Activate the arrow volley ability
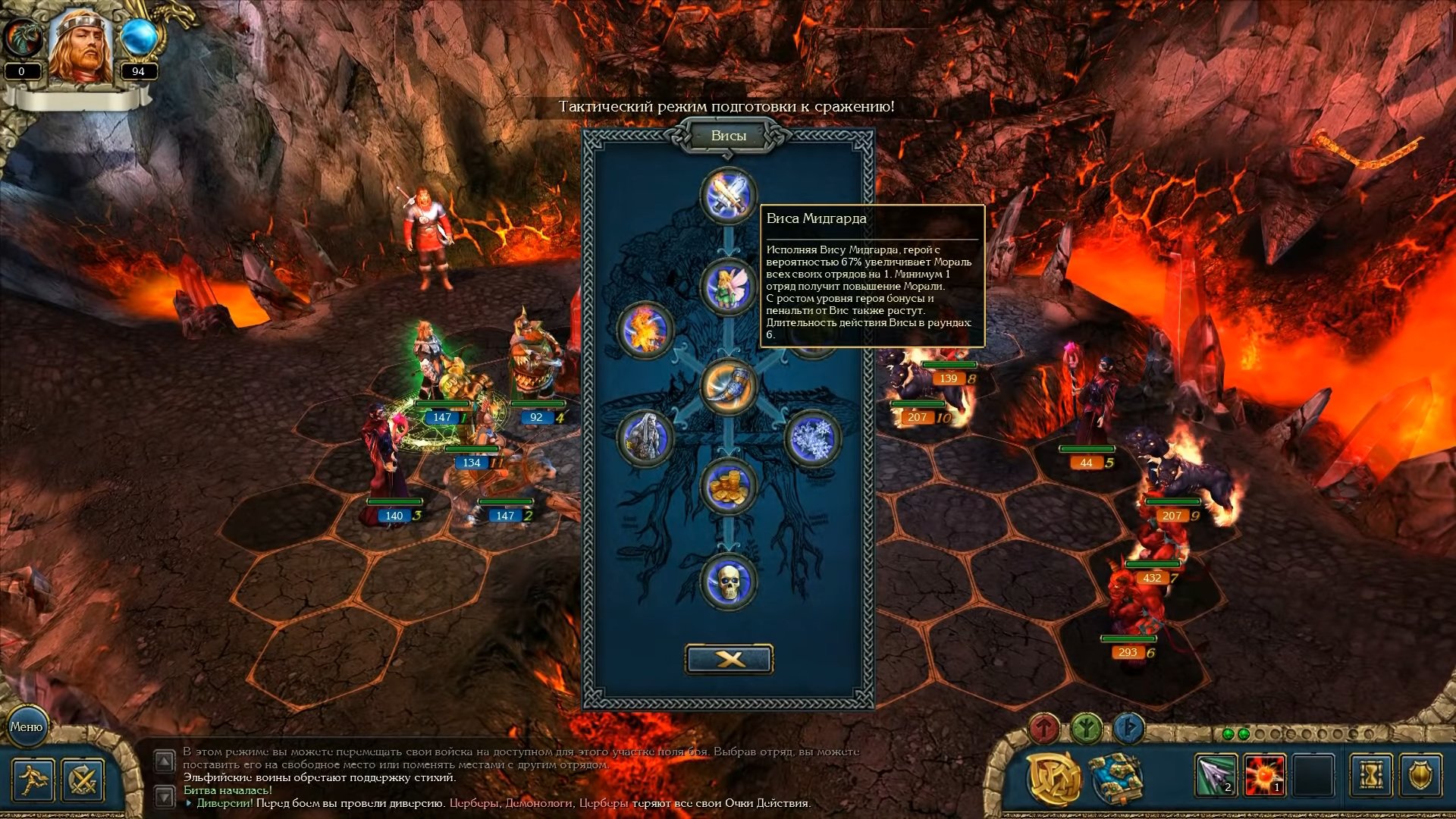This screenshot has height=819, width=1456. pyautogui.click(x=1216, y=776)
